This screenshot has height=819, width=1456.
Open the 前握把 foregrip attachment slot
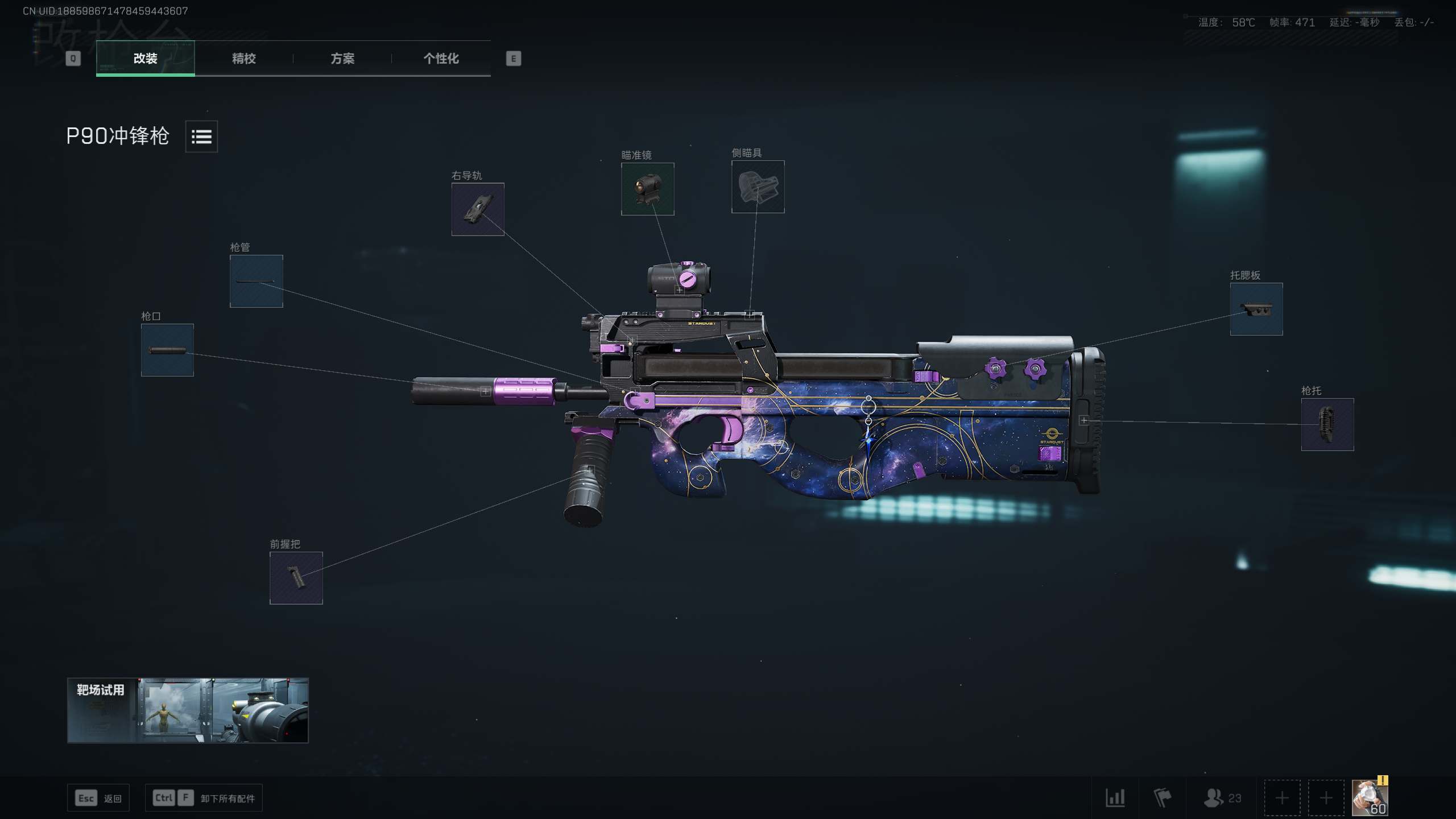[295, 578]
